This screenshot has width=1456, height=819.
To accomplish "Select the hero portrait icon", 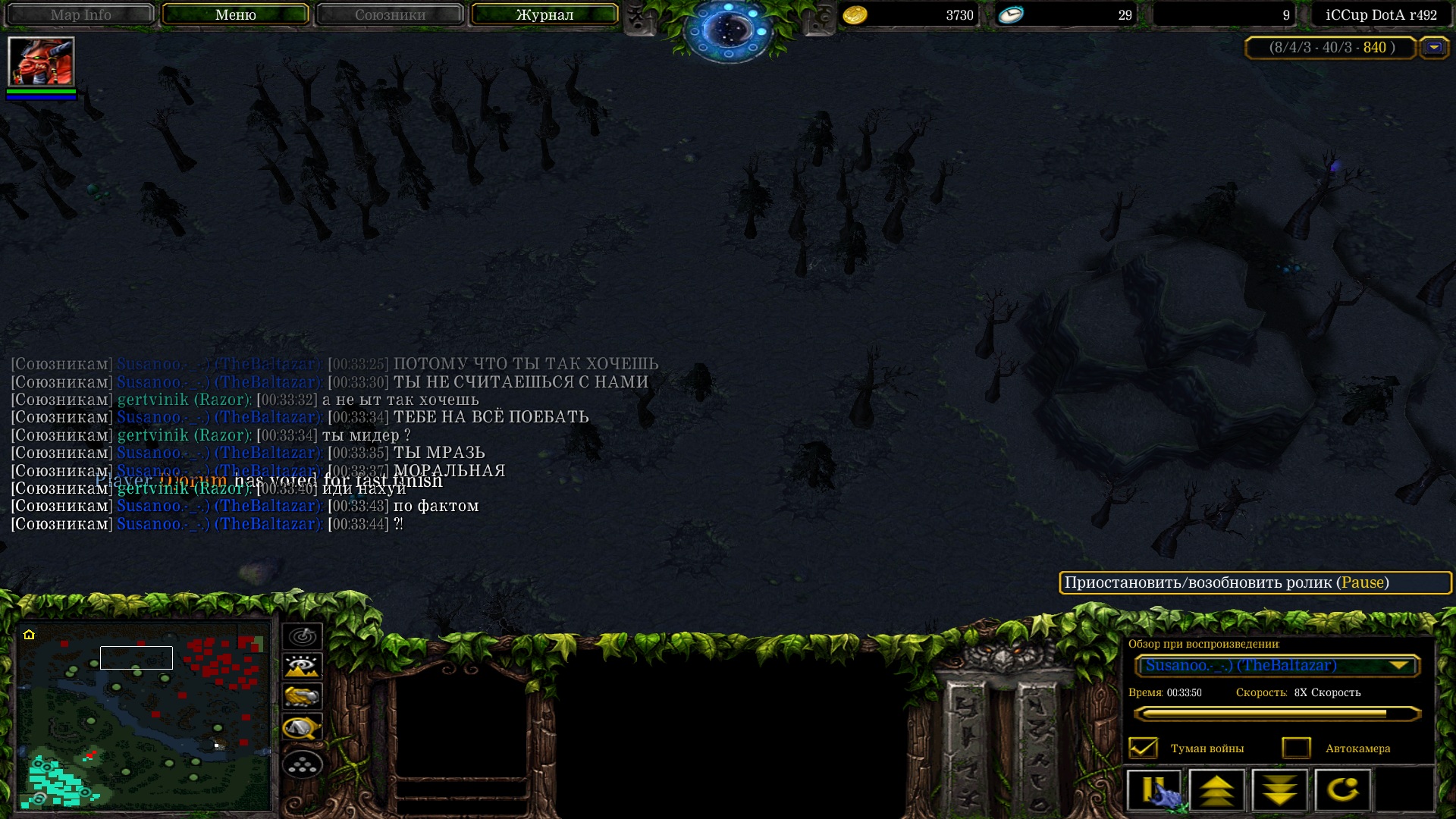I will 41,61.
